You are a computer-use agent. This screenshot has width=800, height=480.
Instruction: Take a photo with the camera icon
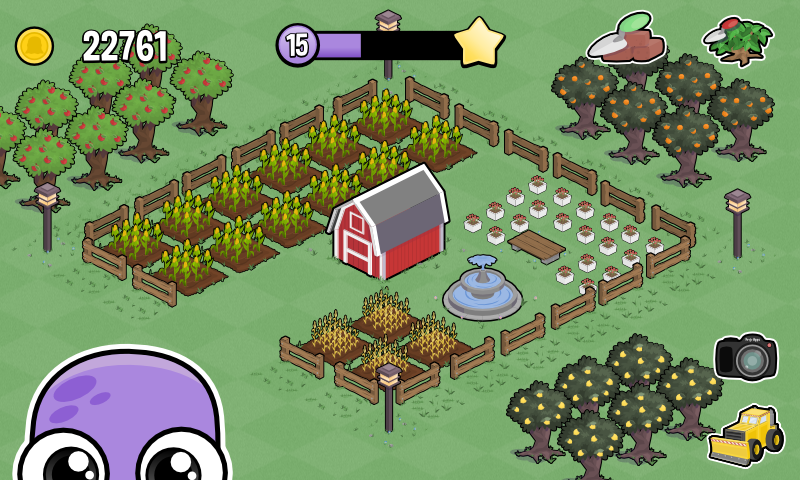[745, 356]
